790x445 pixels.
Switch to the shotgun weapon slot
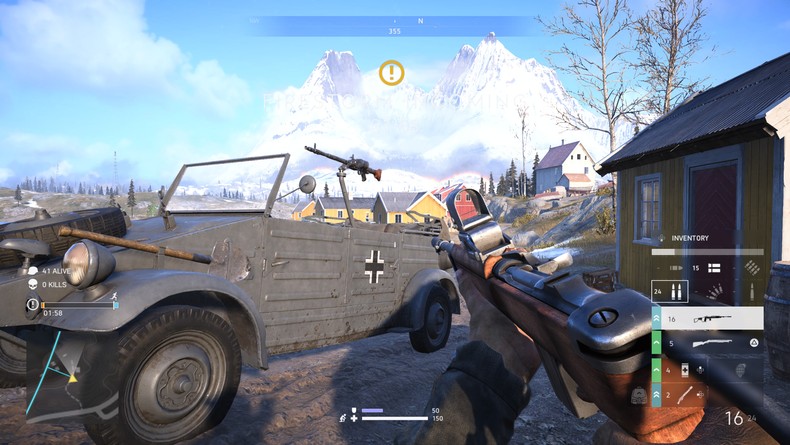pyautogui.click(x=714, y=344)
